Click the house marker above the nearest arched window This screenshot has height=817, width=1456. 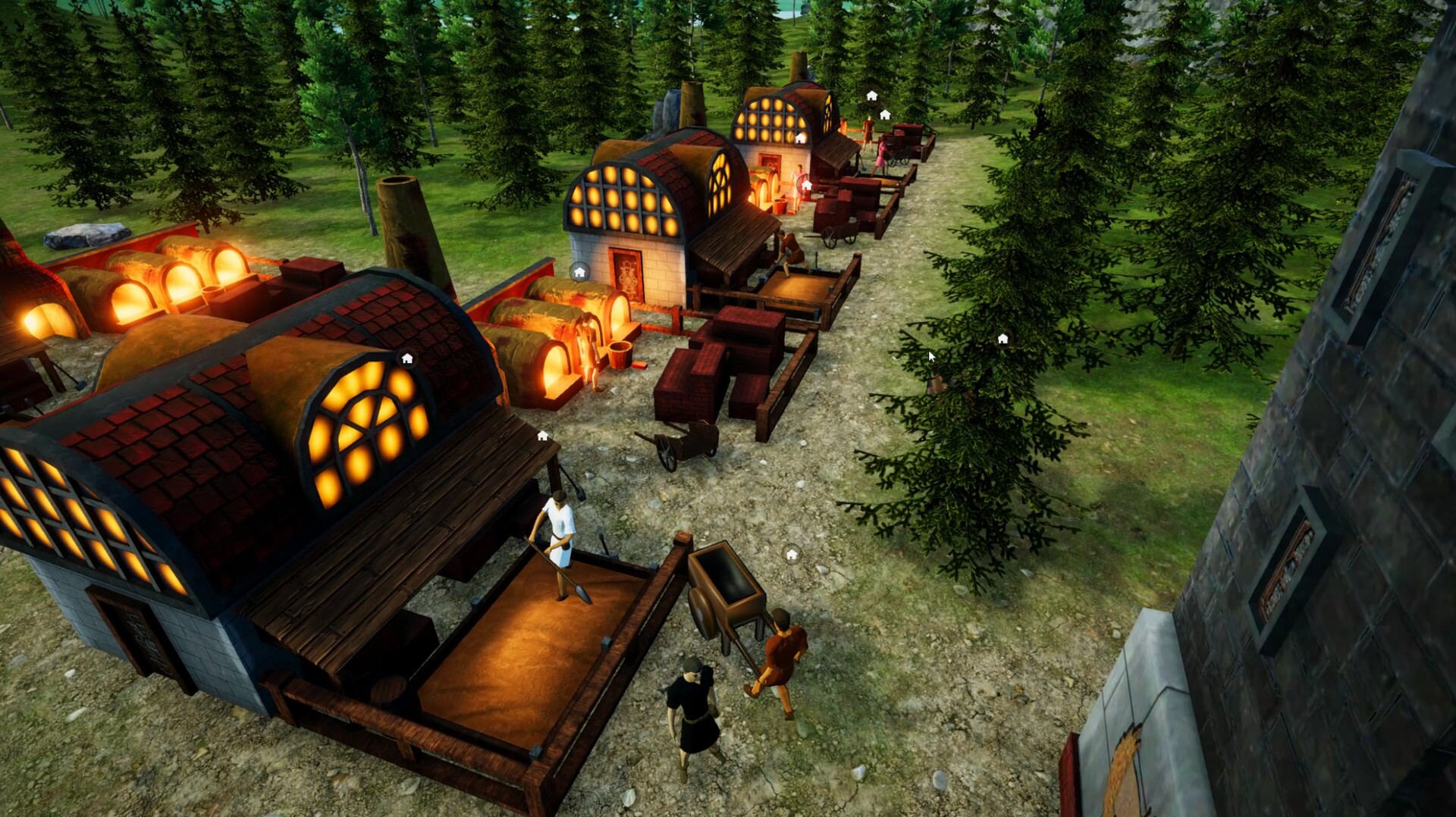click(407, 358)
